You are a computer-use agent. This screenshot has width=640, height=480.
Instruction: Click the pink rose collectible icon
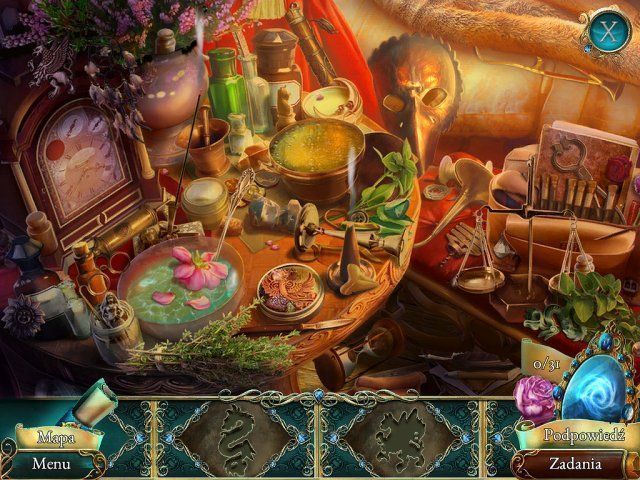tap(534, 399)
